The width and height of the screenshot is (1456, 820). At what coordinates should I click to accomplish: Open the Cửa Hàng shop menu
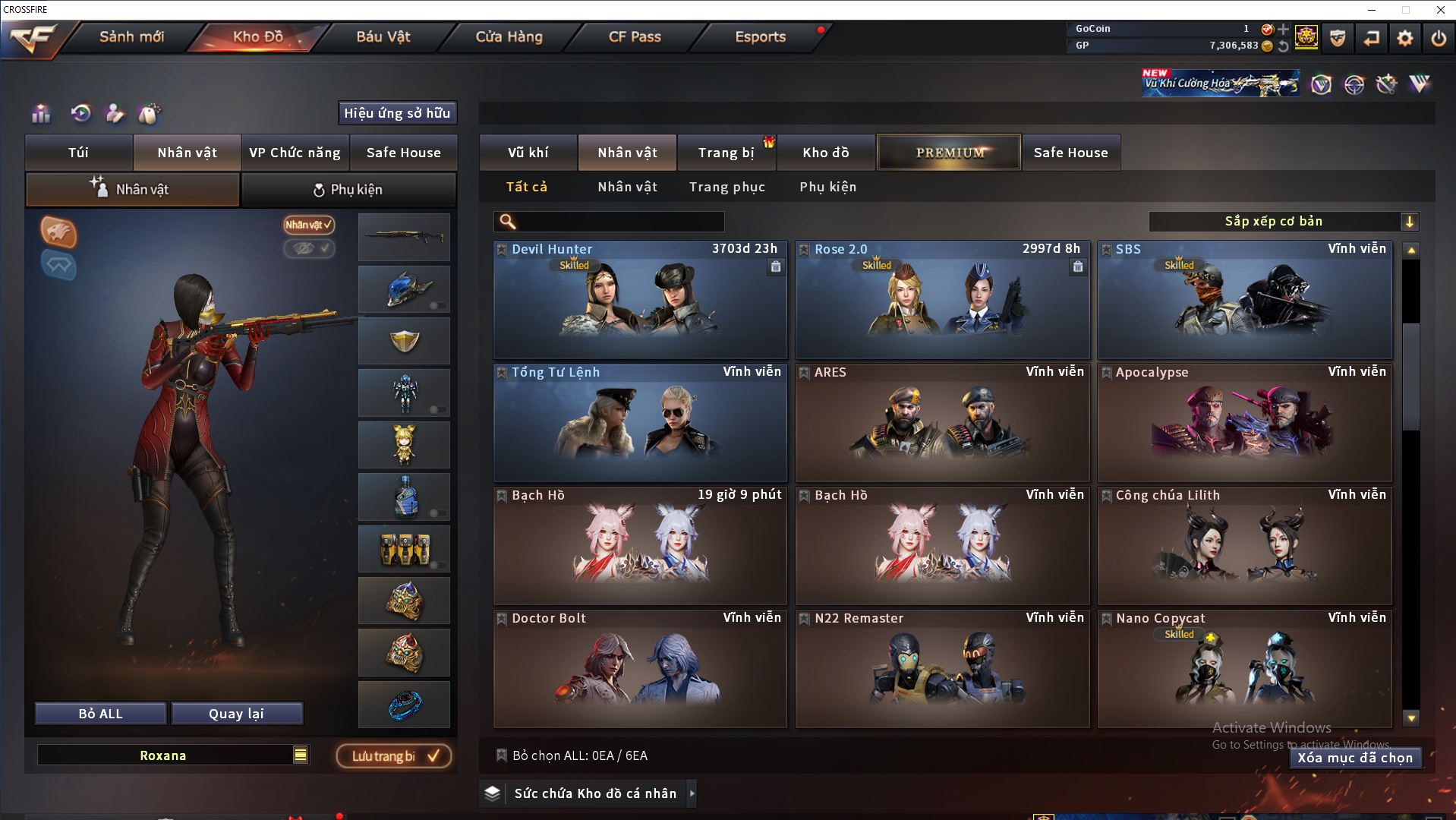pyautogui.click(x=509, y=36)
